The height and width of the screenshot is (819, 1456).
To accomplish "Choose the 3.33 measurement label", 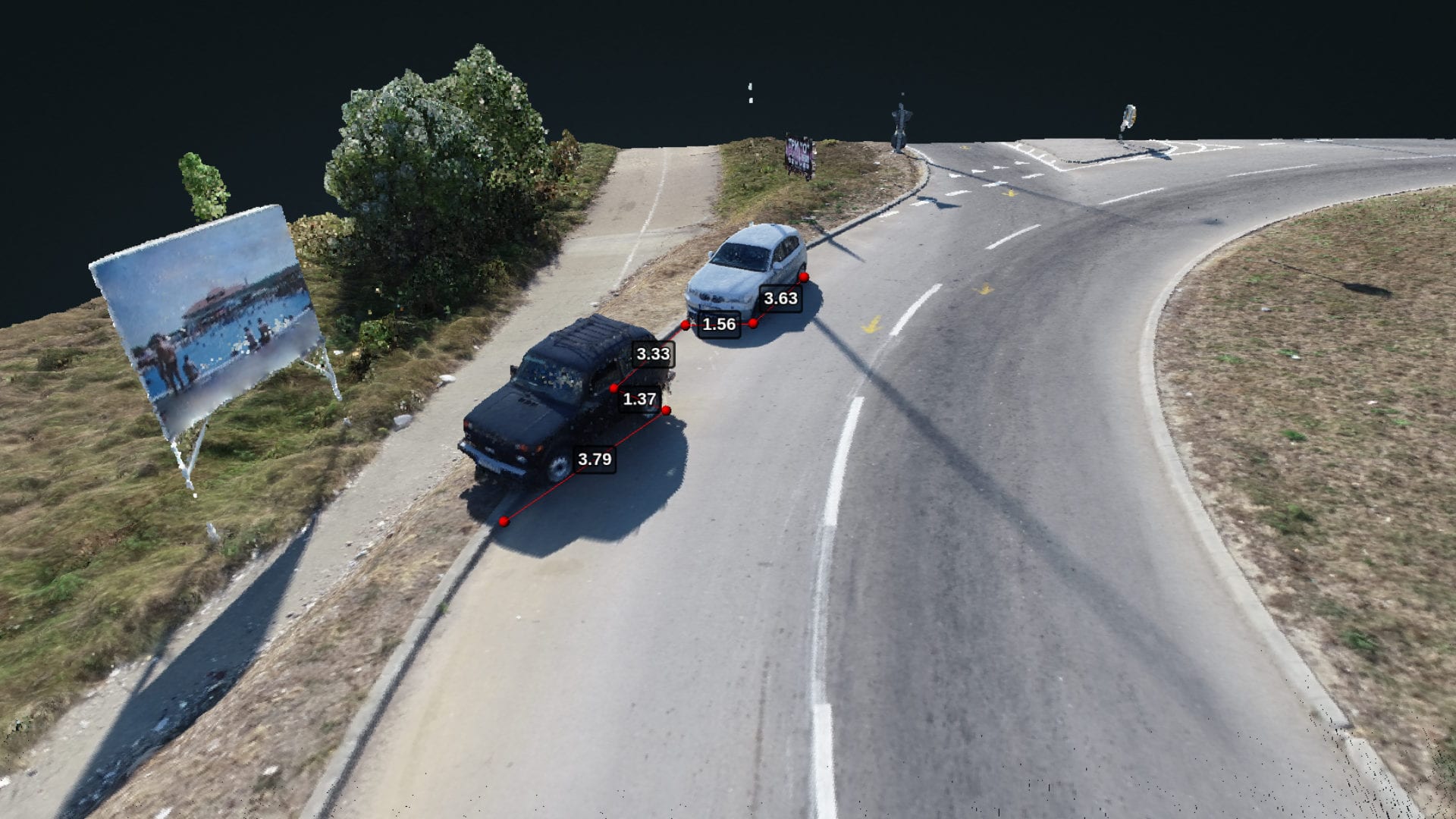I will pyautogui.click(x=653, y=353).
